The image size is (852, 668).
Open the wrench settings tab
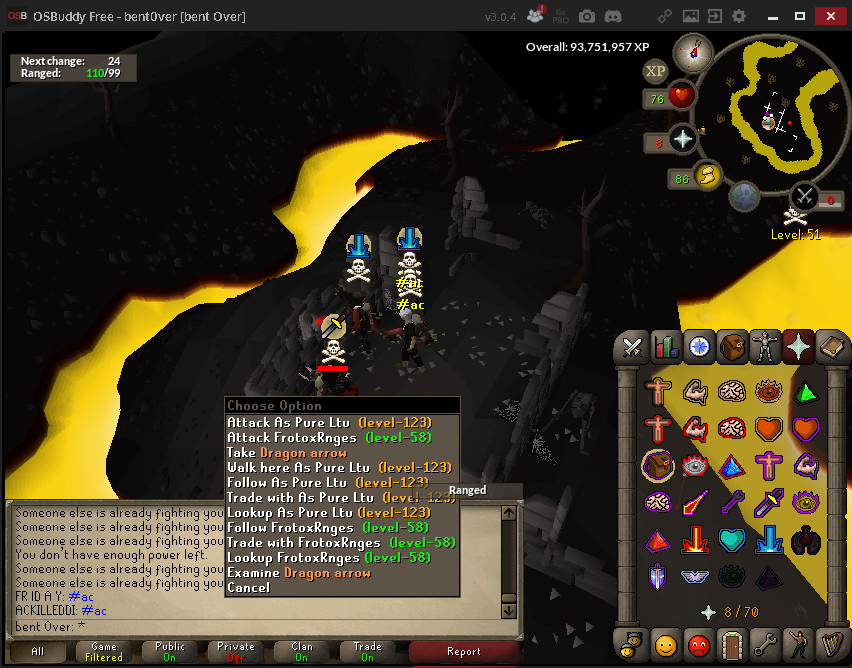(x=765, y=645)
